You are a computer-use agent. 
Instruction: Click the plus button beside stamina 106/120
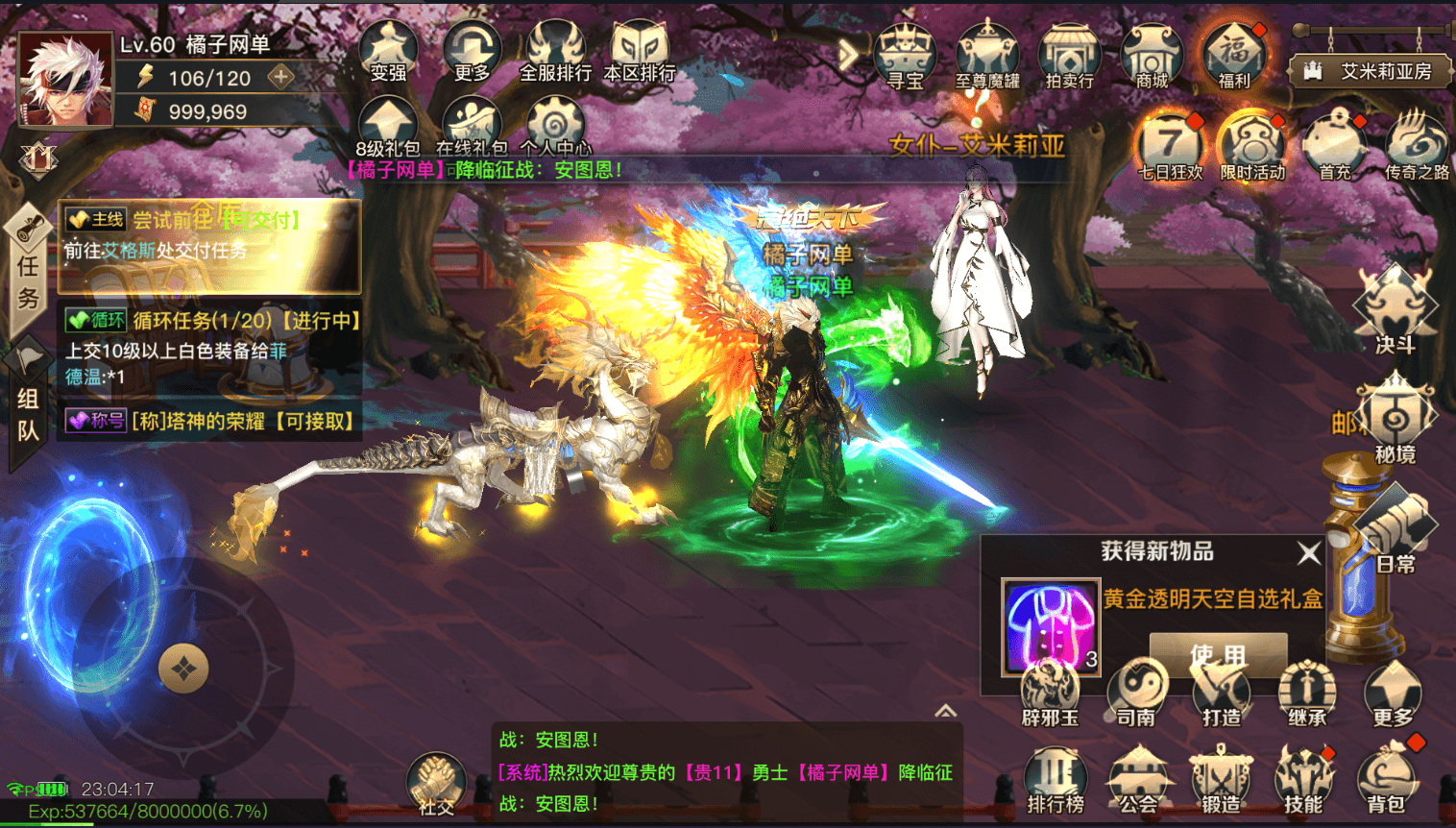click(x=280, y=76)
